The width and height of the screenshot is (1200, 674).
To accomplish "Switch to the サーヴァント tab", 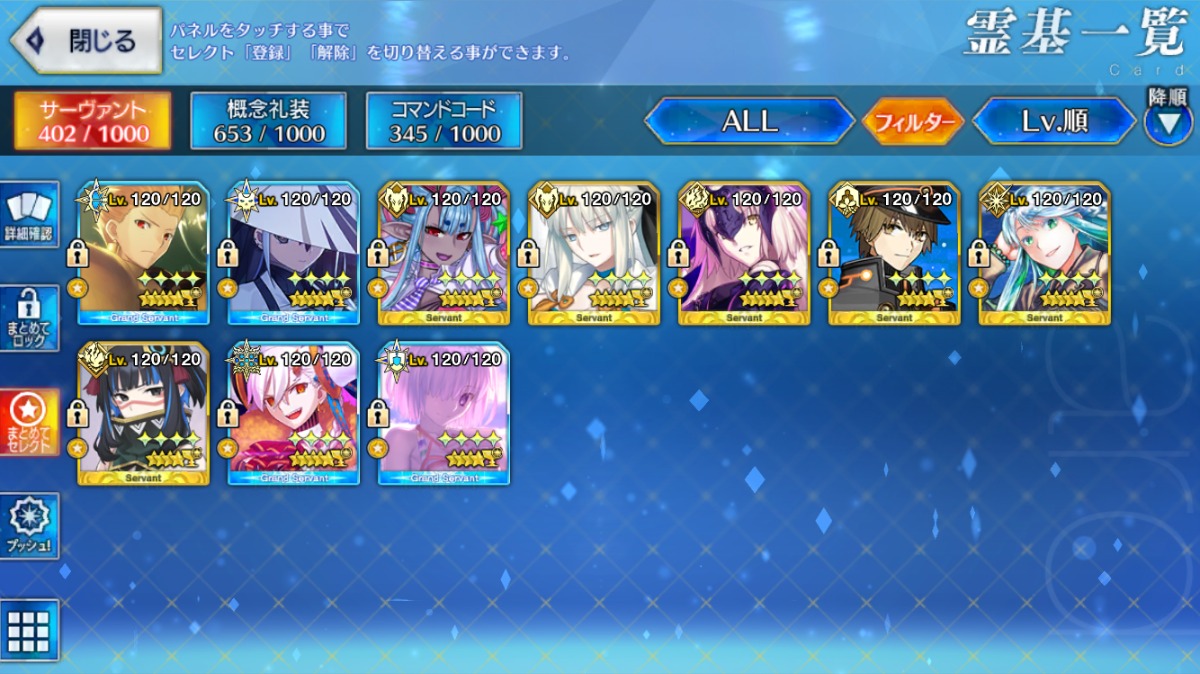I will pos(92,121).
